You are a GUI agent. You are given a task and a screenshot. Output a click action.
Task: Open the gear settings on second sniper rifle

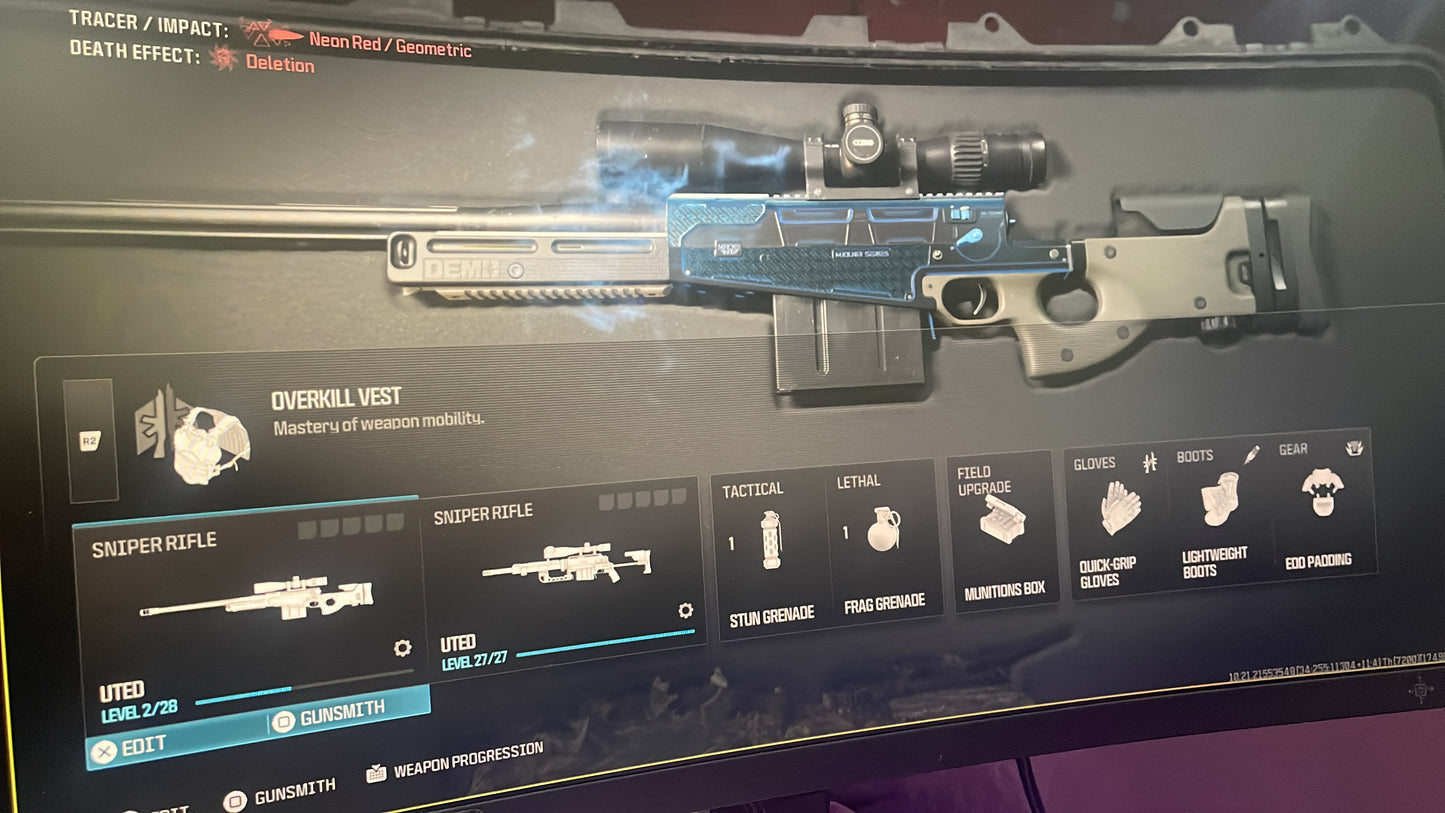click(x=684, y=612)
